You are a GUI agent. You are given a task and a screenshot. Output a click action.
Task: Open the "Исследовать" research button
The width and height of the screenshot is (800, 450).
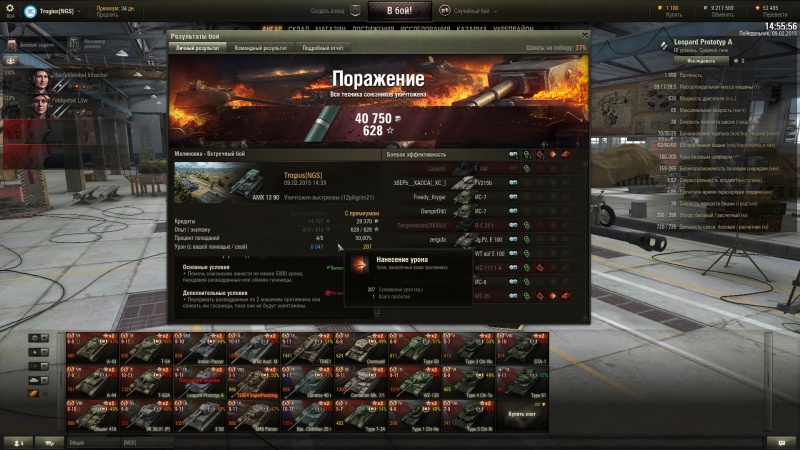click(680, 60)
